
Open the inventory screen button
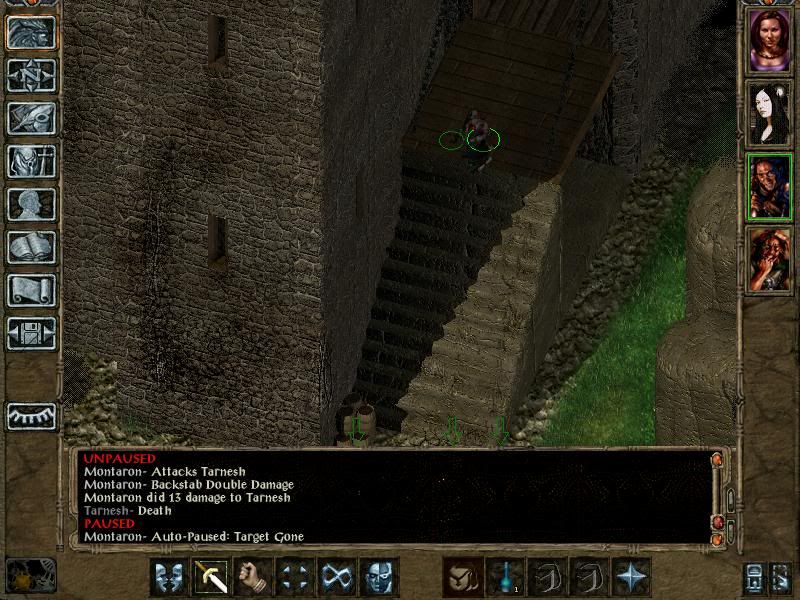pos(31,162)
